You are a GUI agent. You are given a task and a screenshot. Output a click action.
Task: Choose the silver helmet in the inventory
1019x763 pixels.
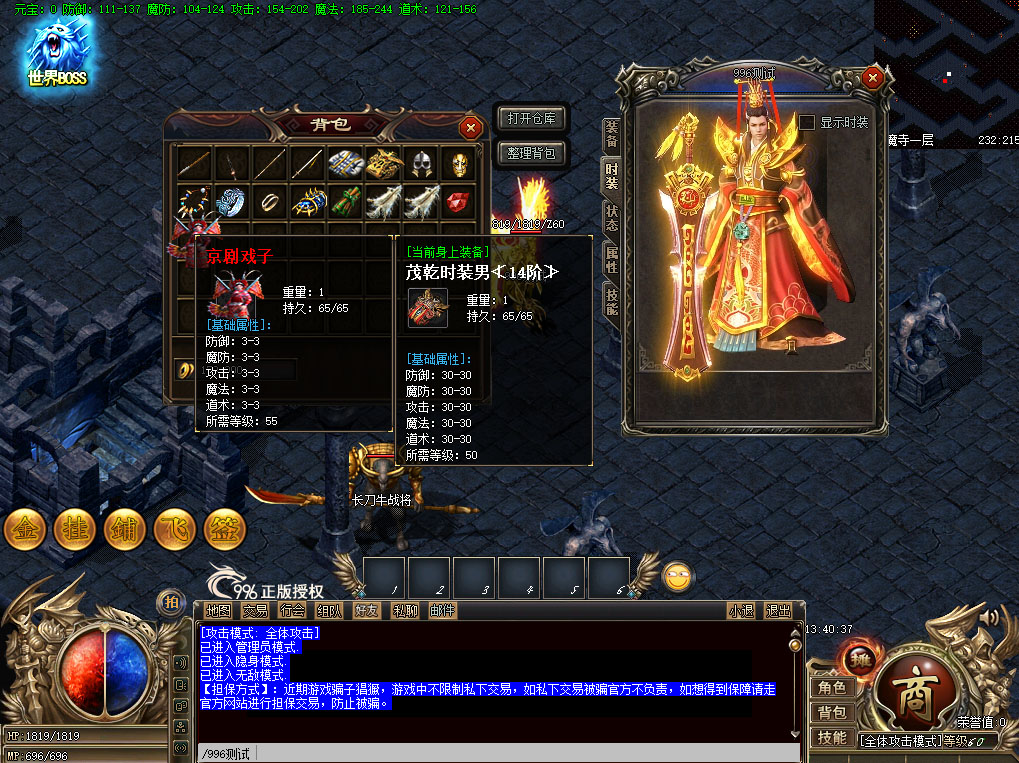[x=421, y=165]
